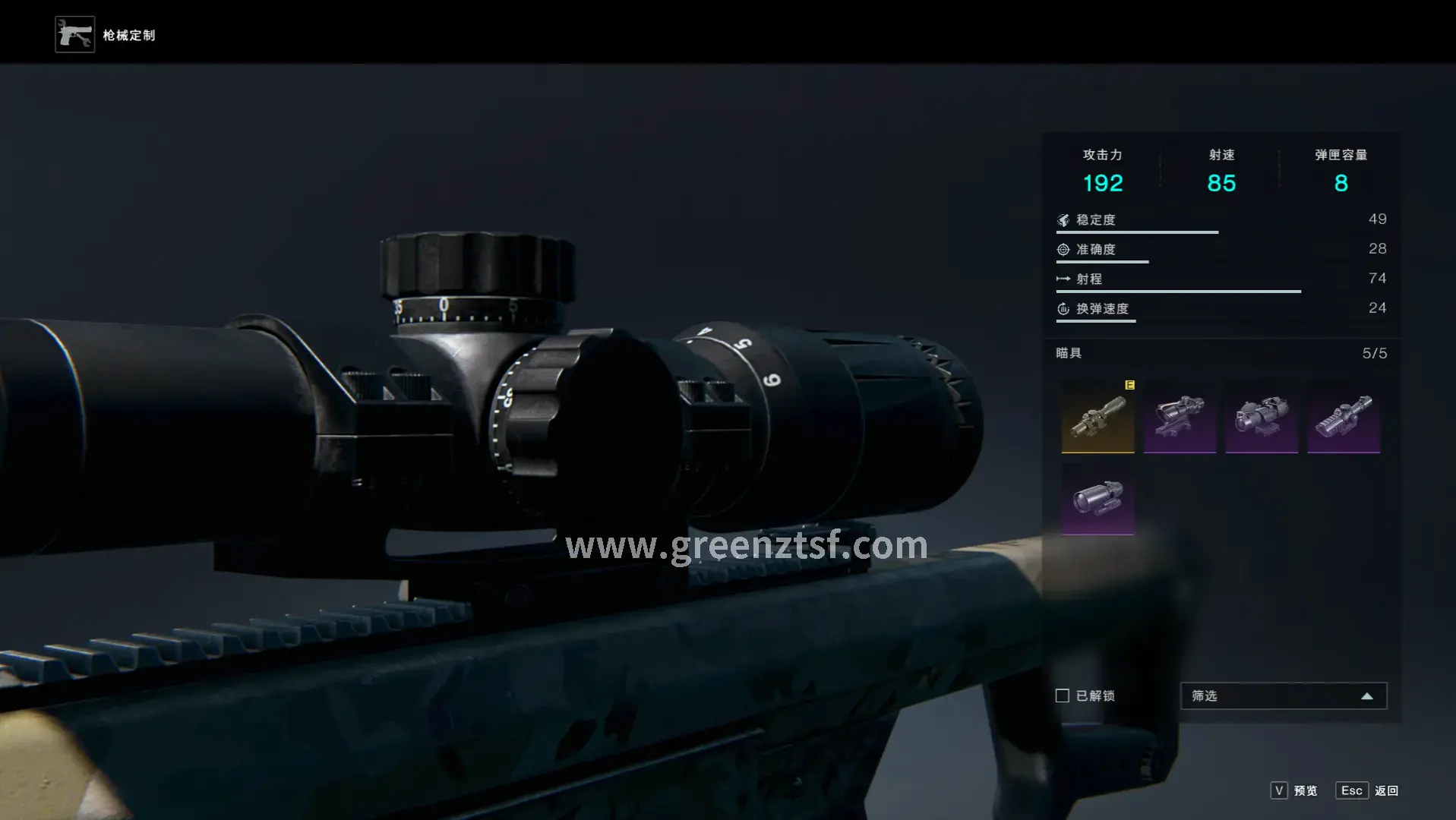Select the long purple scope with ribbed front
Screen dimensions: 1456x820
point(1343,417)
